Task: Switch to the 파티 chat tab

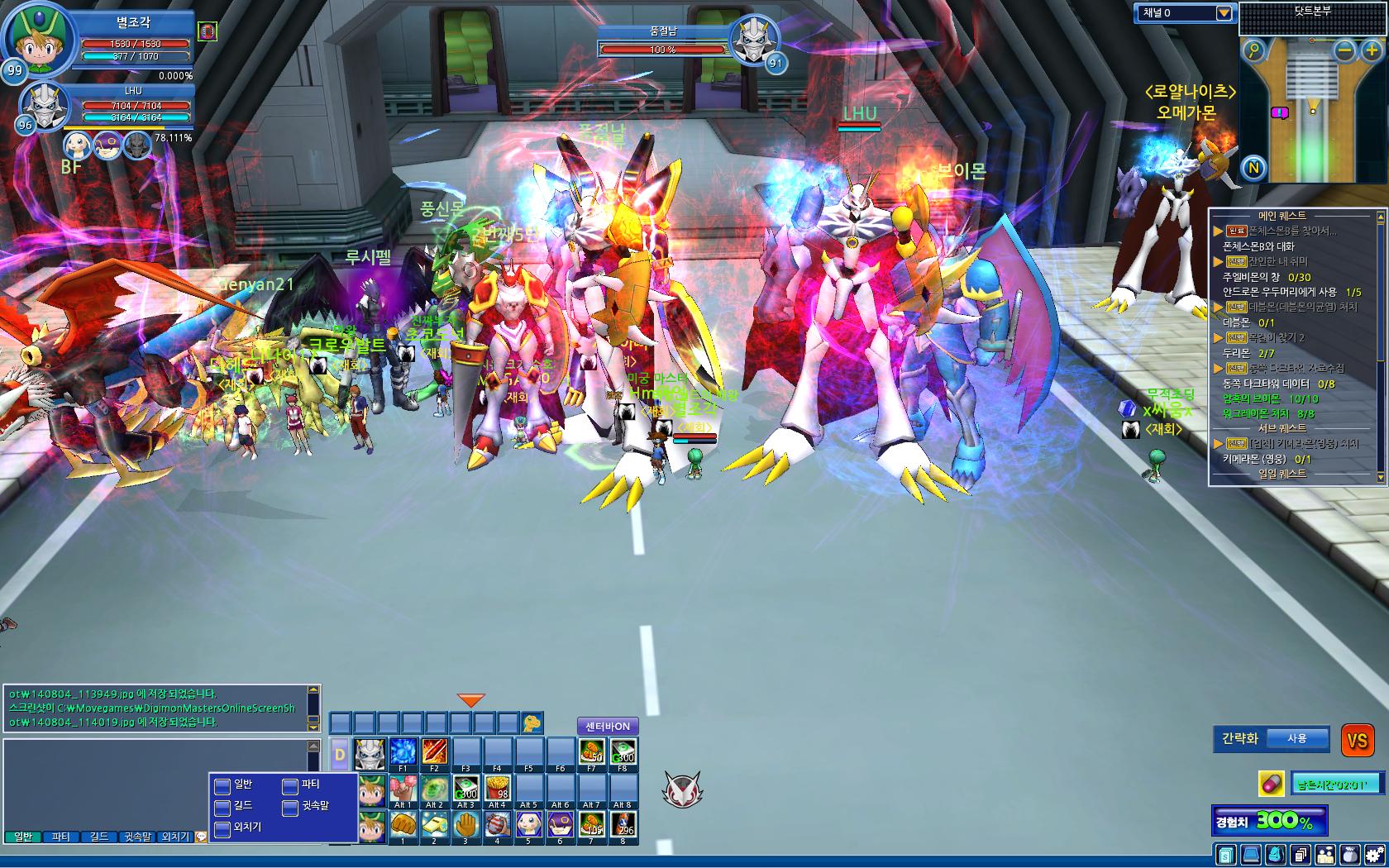Action: (61, 837)
